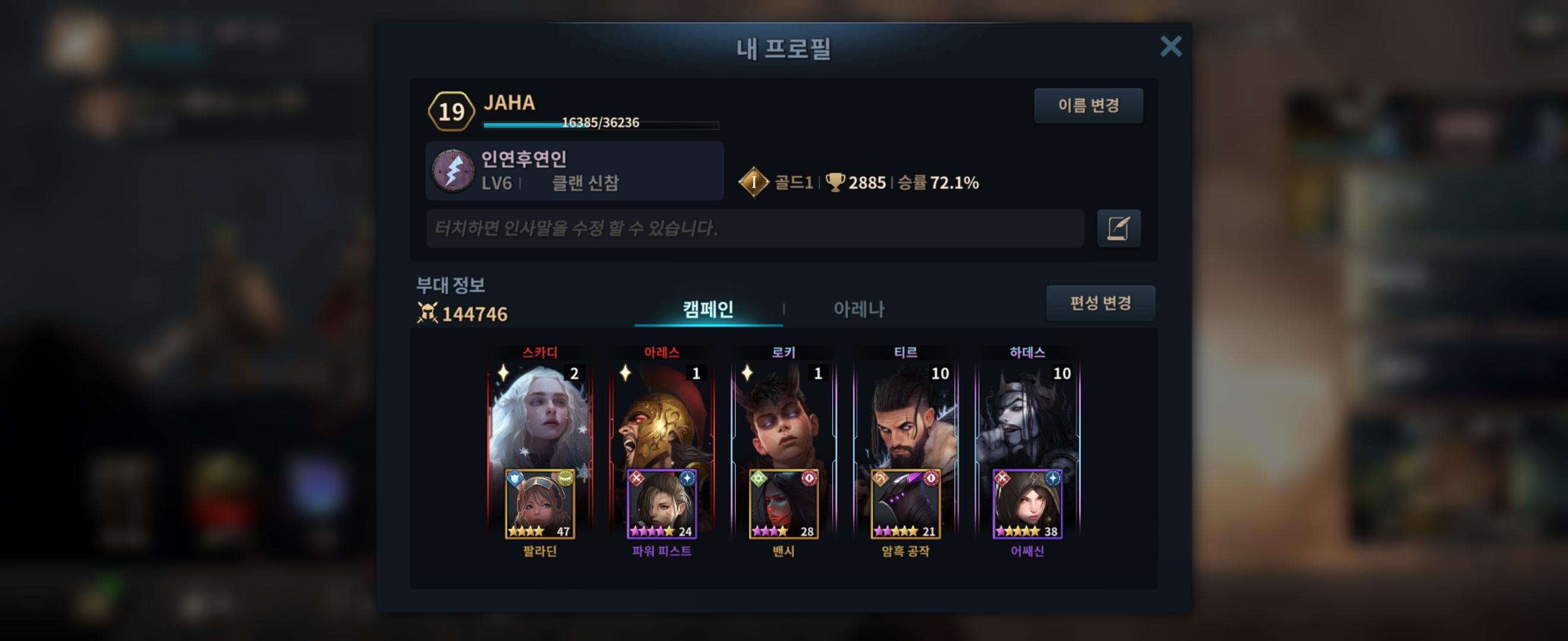The width and height of the screenshot is (1568, 641).
Task: Edit the greeting message text field
Action: click(x=754, y=228)
